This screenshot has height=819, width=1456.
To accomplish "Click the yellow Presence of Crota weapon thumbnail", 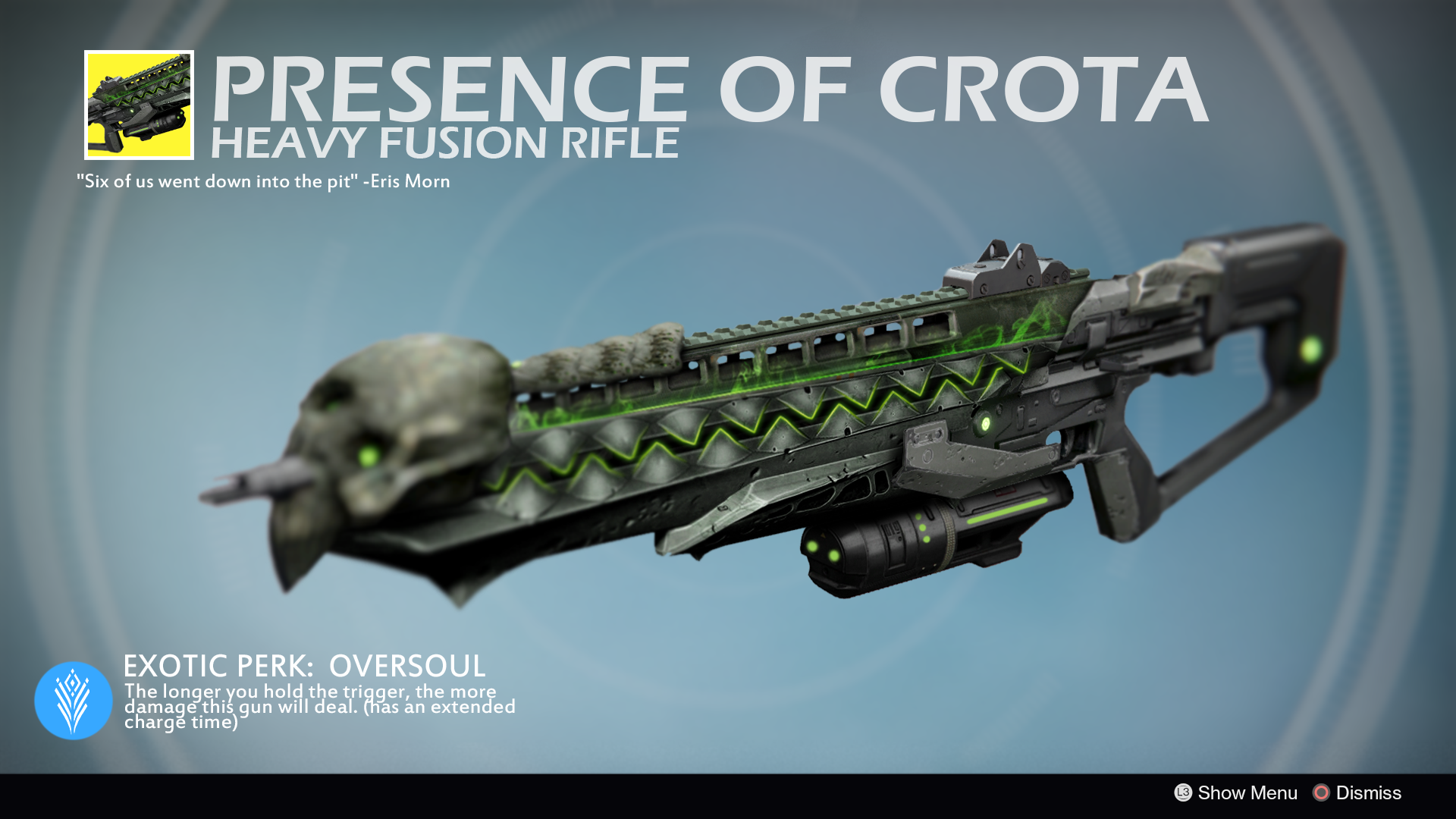I will pos(140,105).
